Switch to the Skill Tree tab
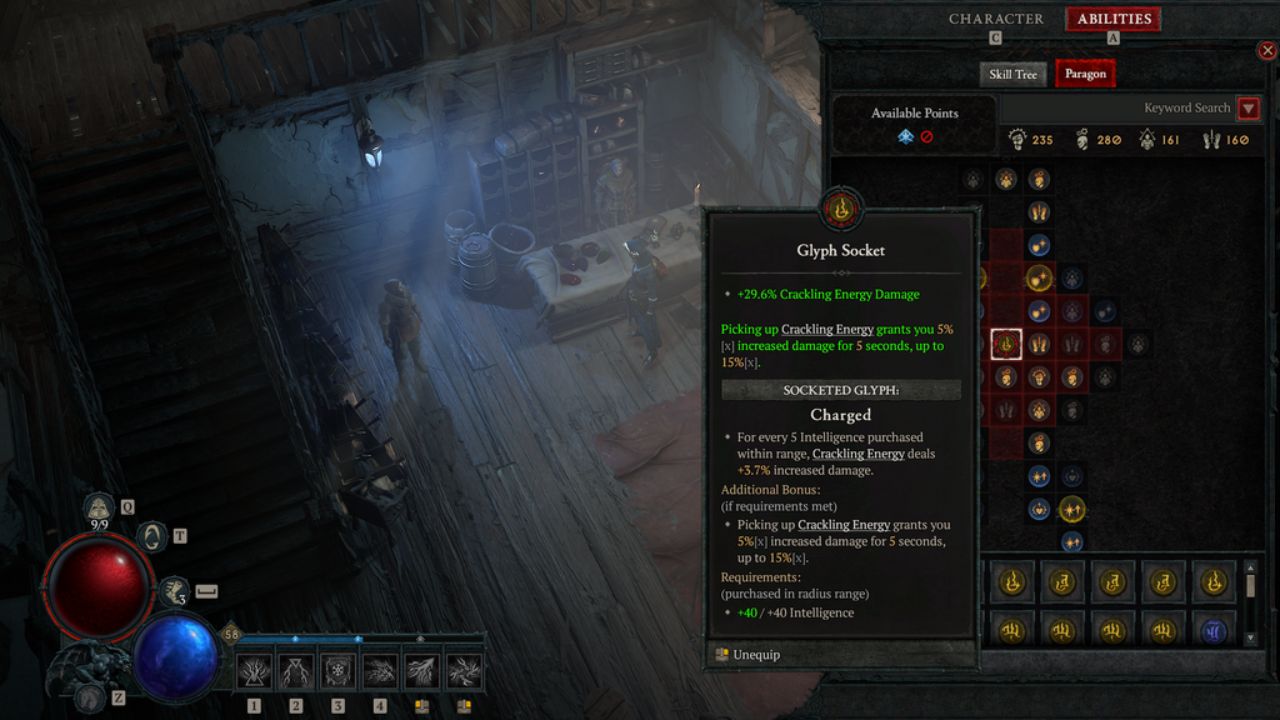1280x720 pixels. [1012, 73]
